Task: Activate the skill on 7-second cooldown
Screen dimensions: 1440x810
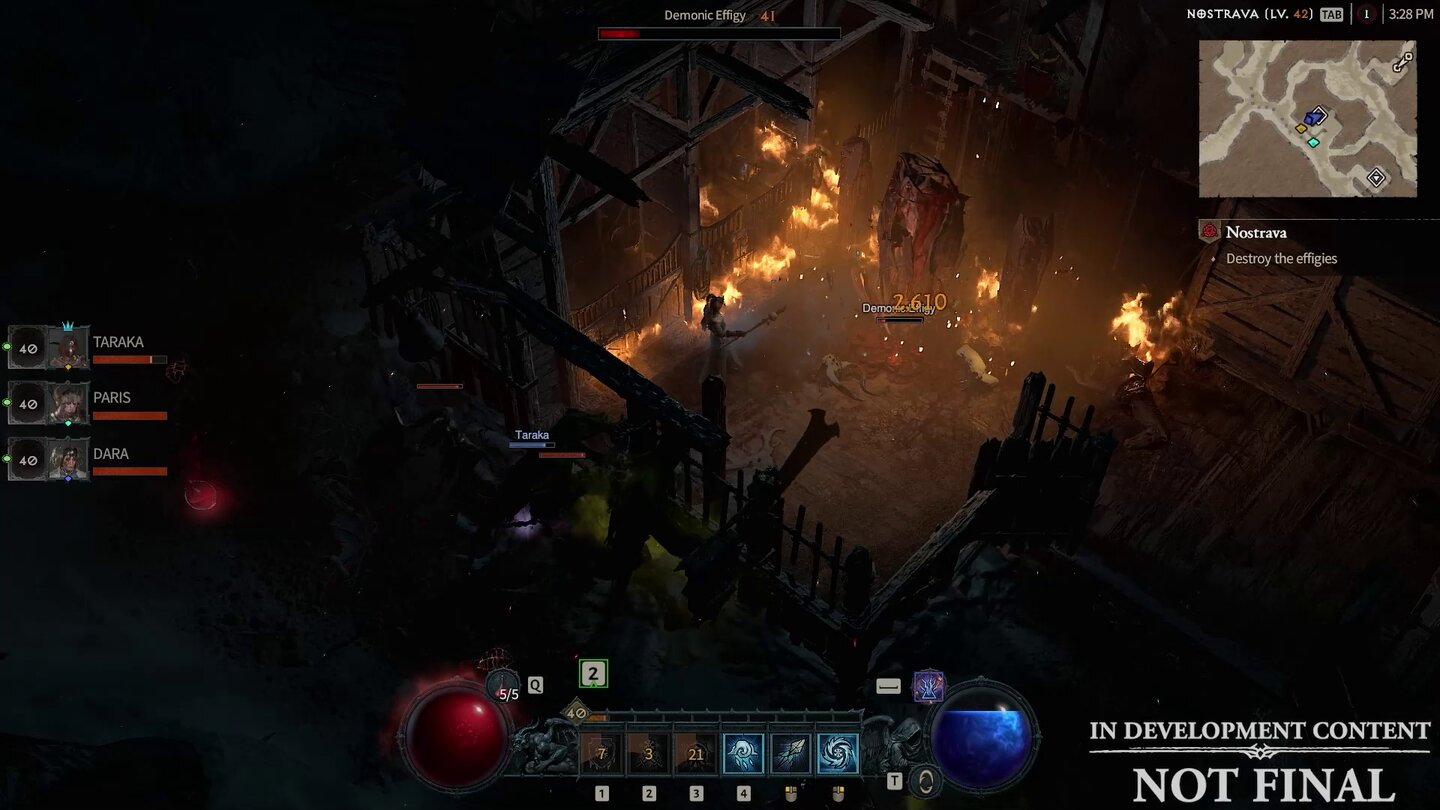Action: point(601,754)
